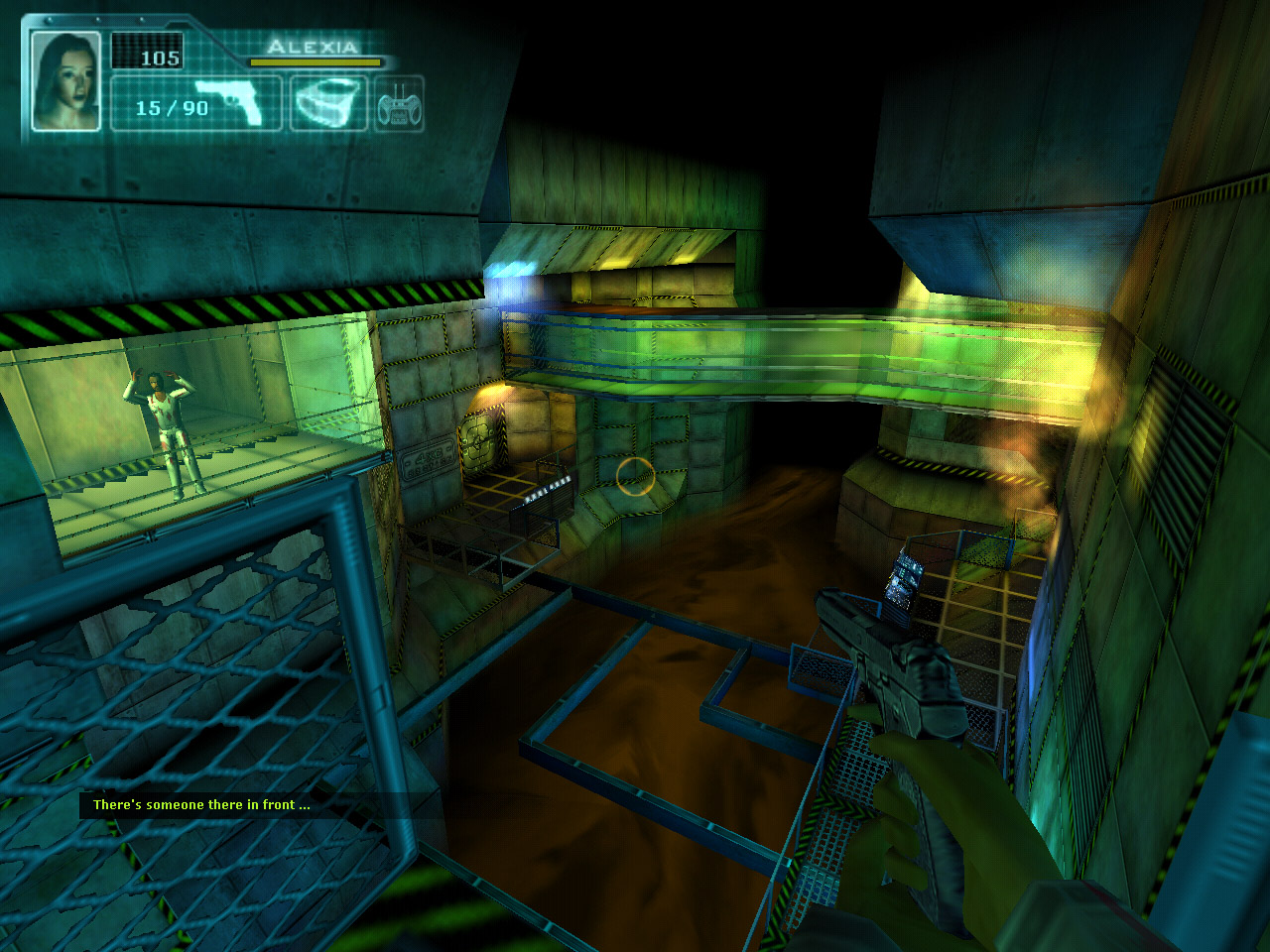
Task: Open the remote controller gadget
Action: point(399,104)
